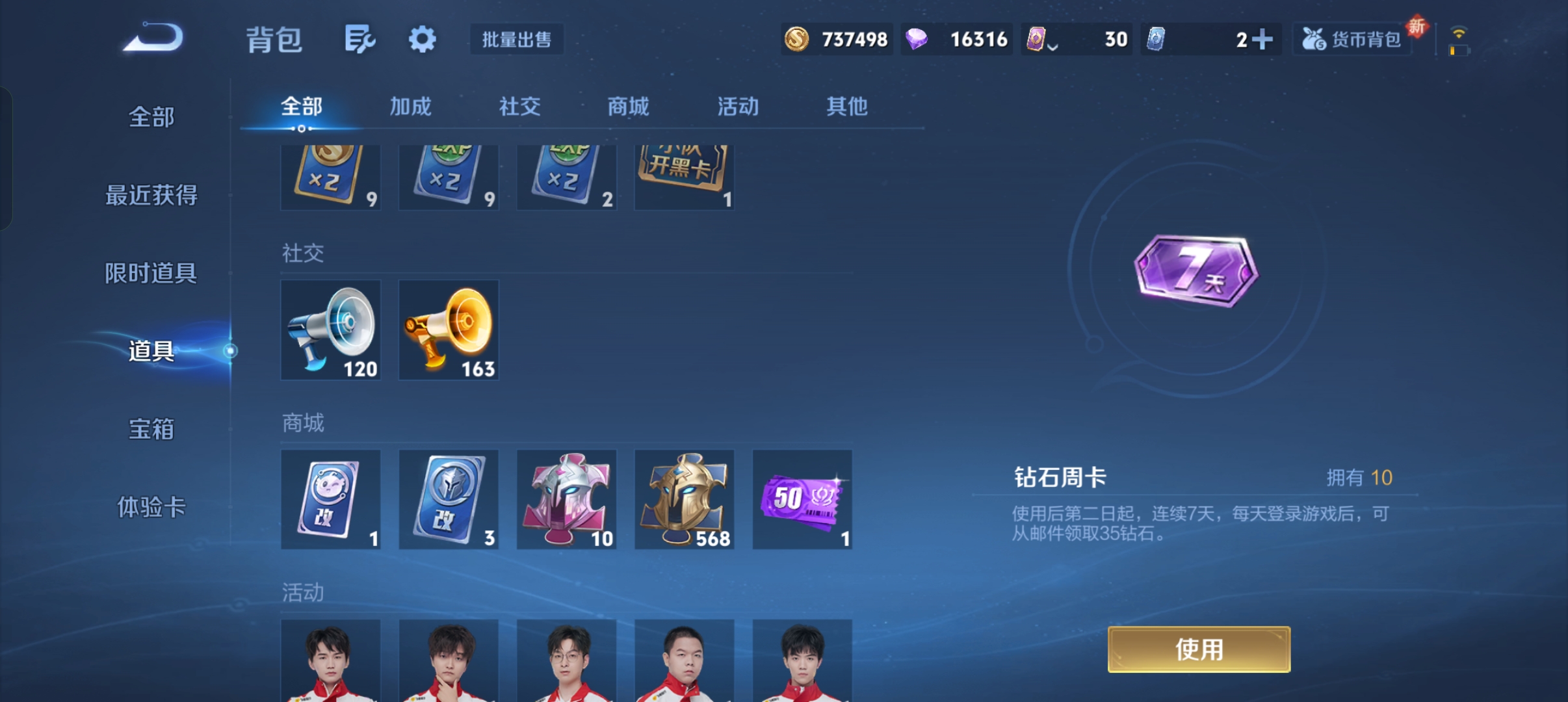Viewport: 1568px width, 702px height.
Task: Select the pink hero rename helmet item
Action: 566,499
